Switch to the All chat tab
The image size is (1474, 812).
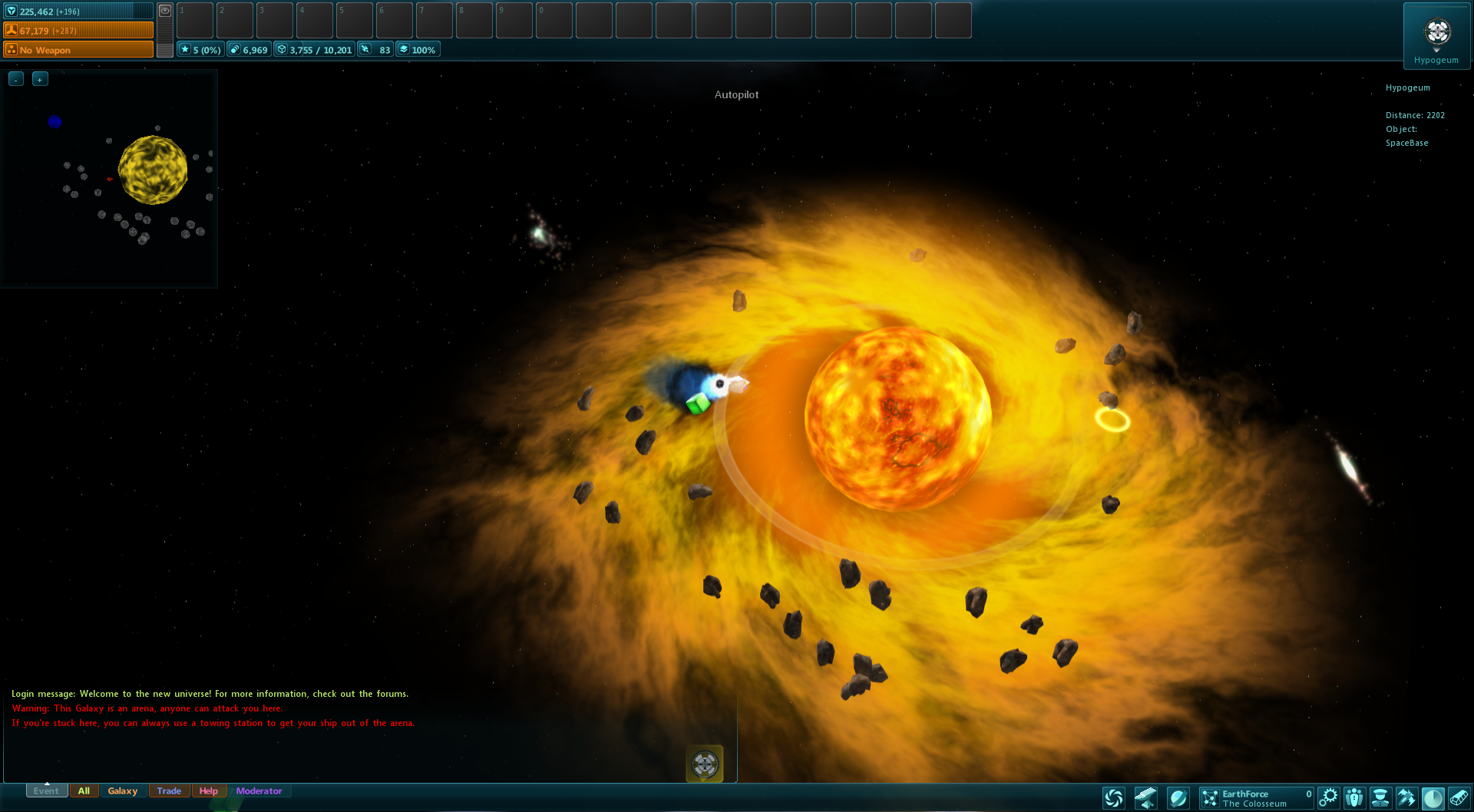point(84,791)
